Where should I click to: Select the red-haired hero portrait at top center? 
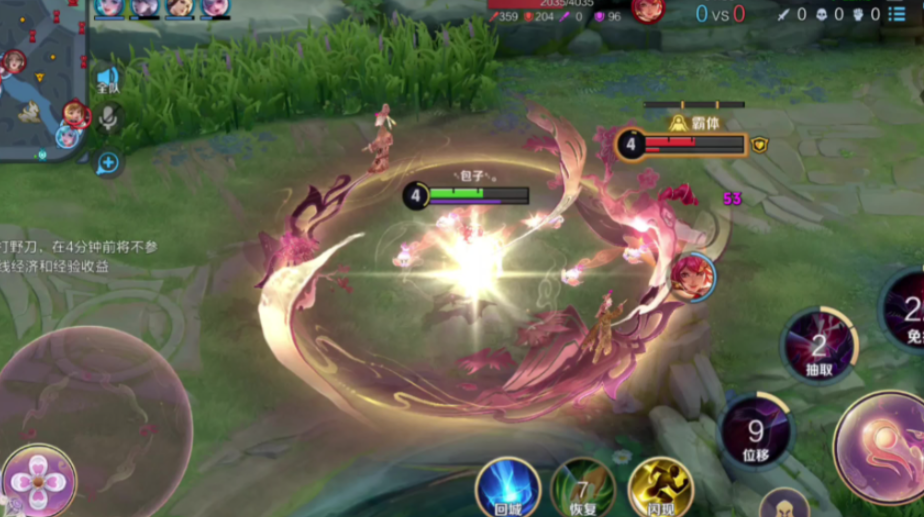point(647,10)
